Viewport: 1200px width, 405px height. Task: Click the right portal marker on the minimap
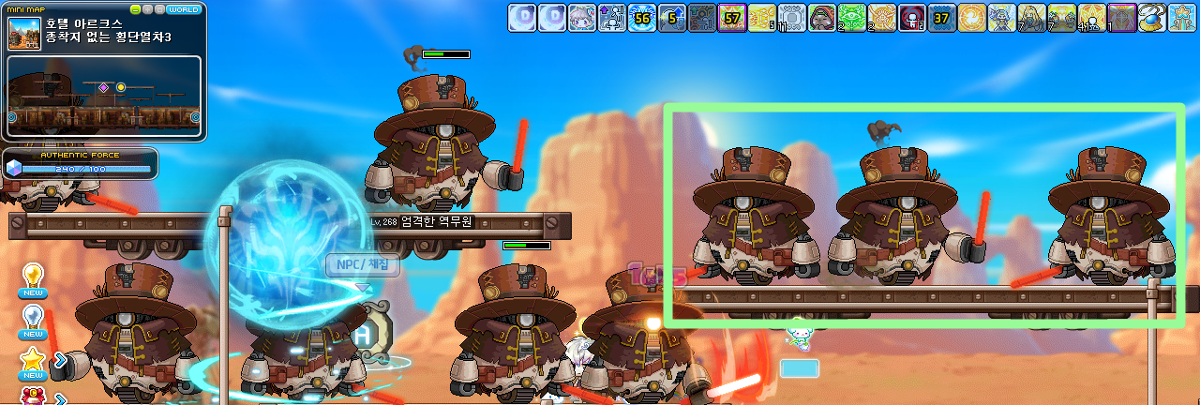click(x=193, y=118)
